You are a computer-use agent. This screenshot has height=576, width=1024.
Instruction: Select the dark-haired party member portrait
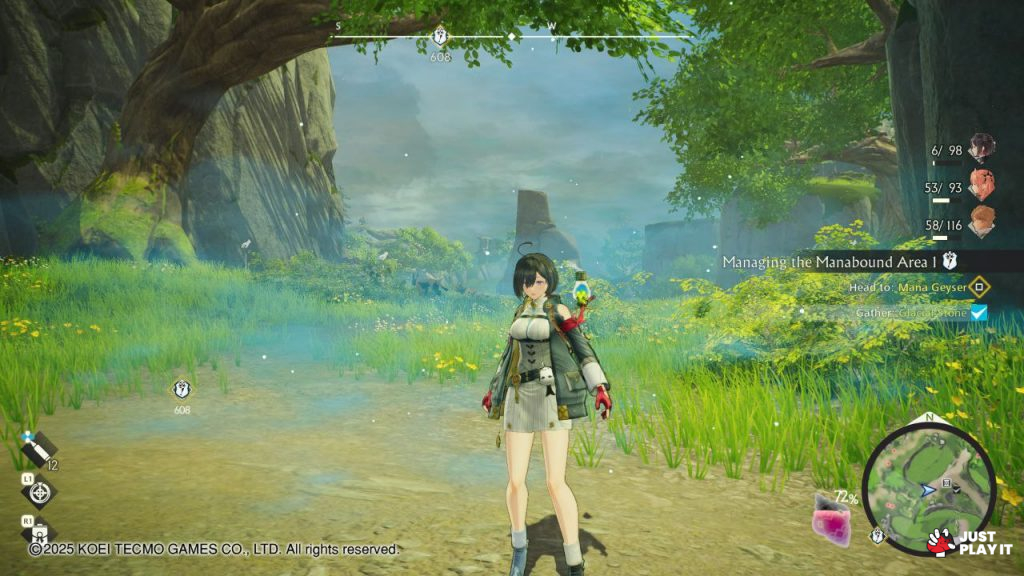pos(981,149)
